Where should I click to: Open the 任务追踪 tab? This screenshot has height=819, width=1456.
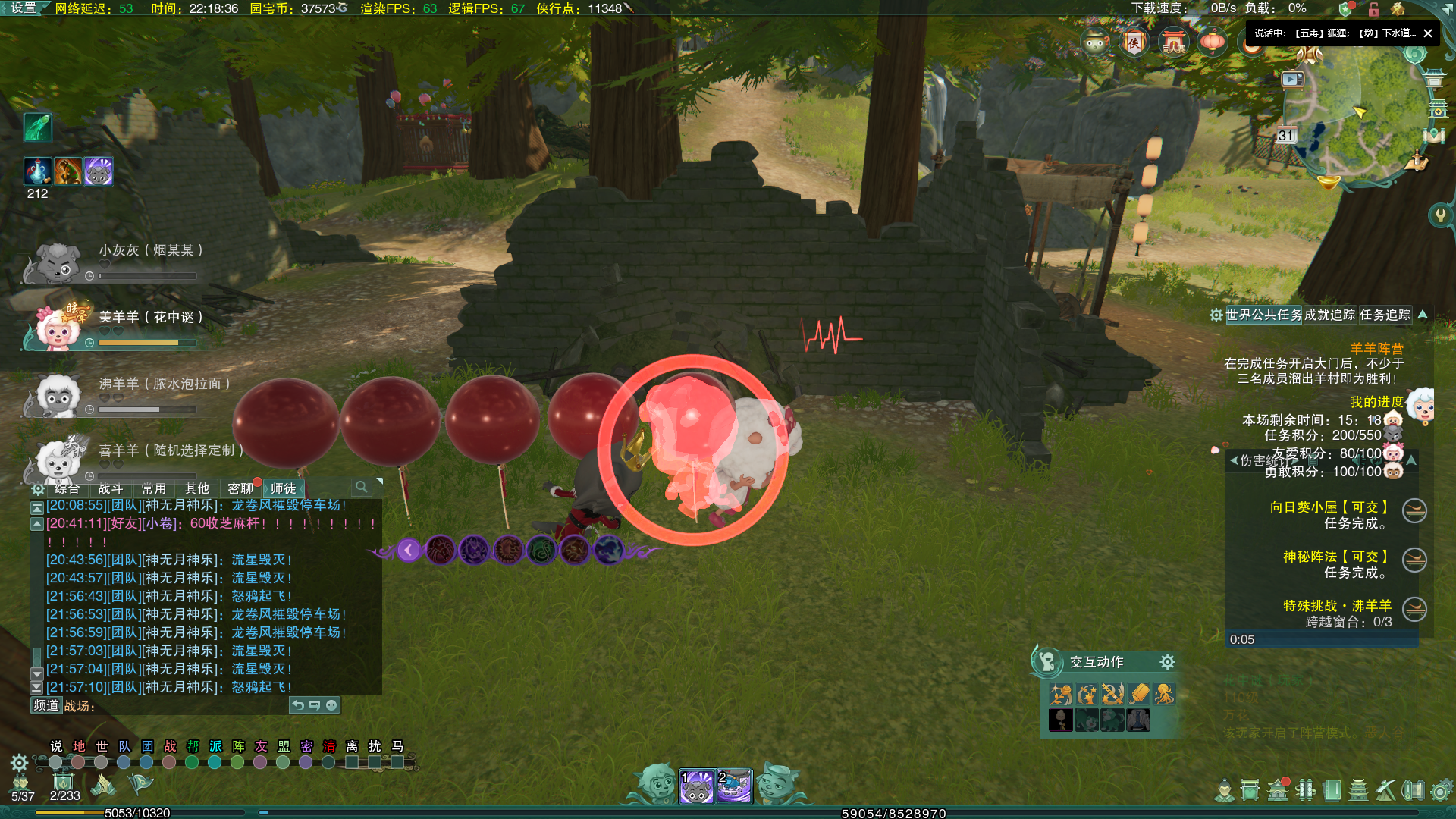click(1385, 315)
